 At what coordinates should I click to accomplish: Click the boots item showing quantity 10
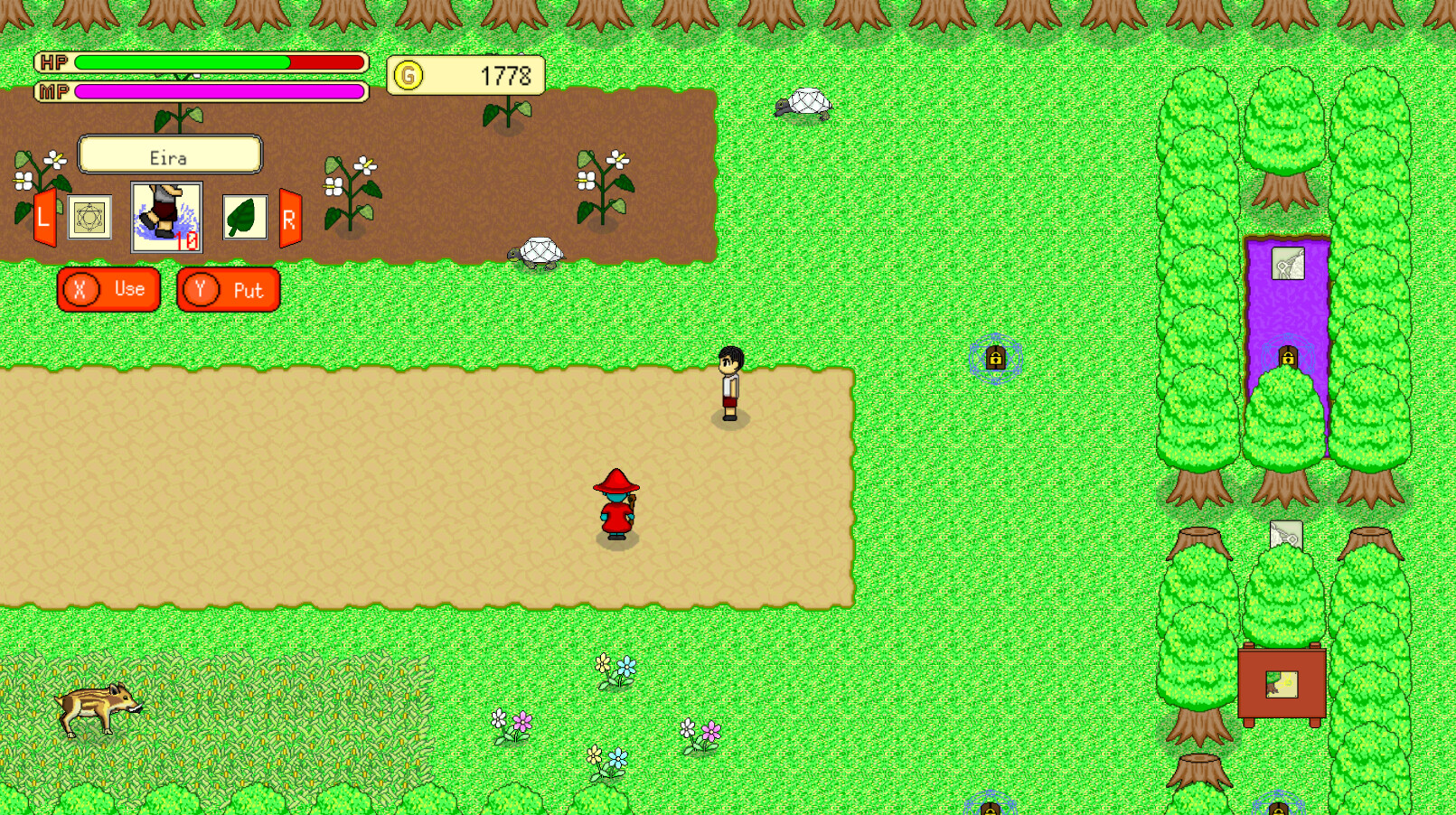(166, 217)
